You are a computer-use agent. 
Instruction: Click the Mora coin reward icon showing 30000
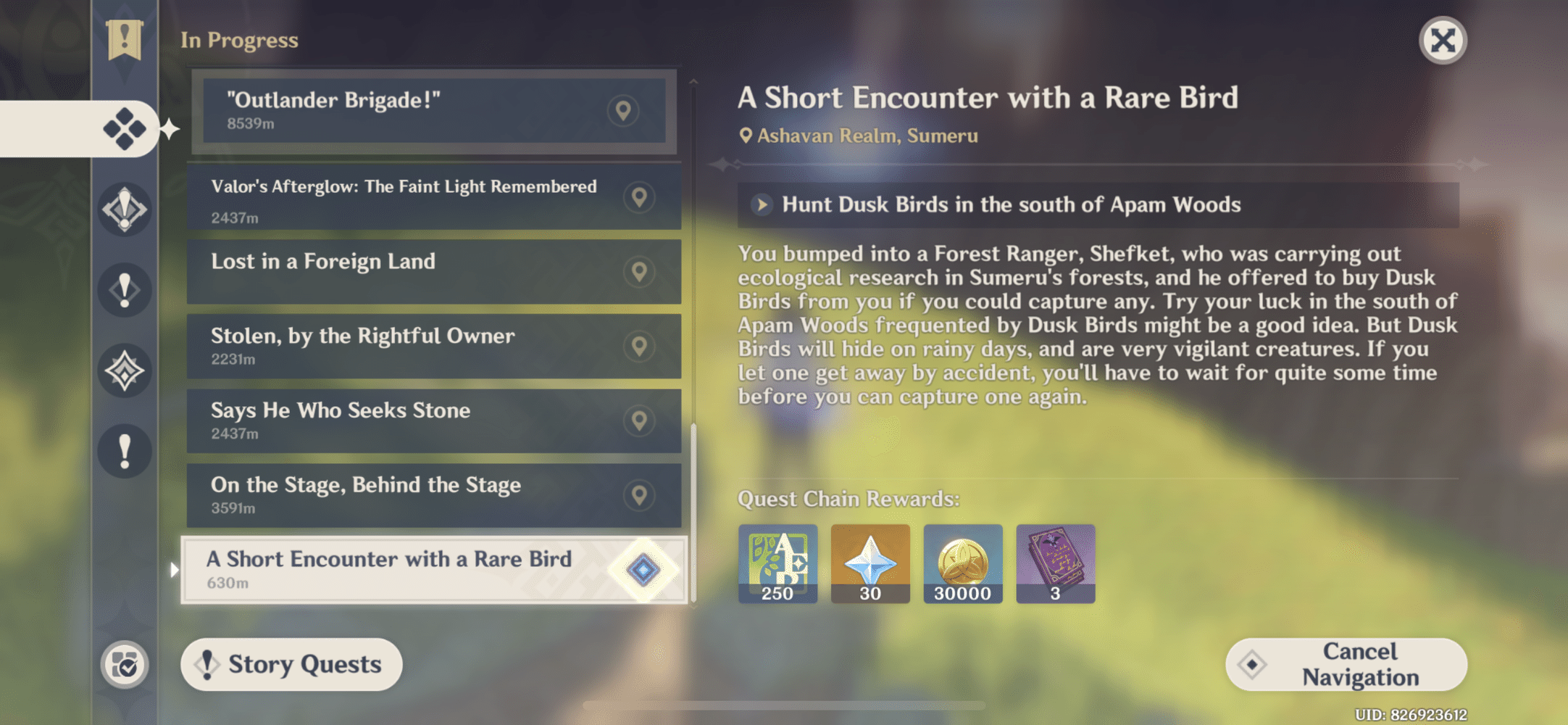click(x=963, y=564)
